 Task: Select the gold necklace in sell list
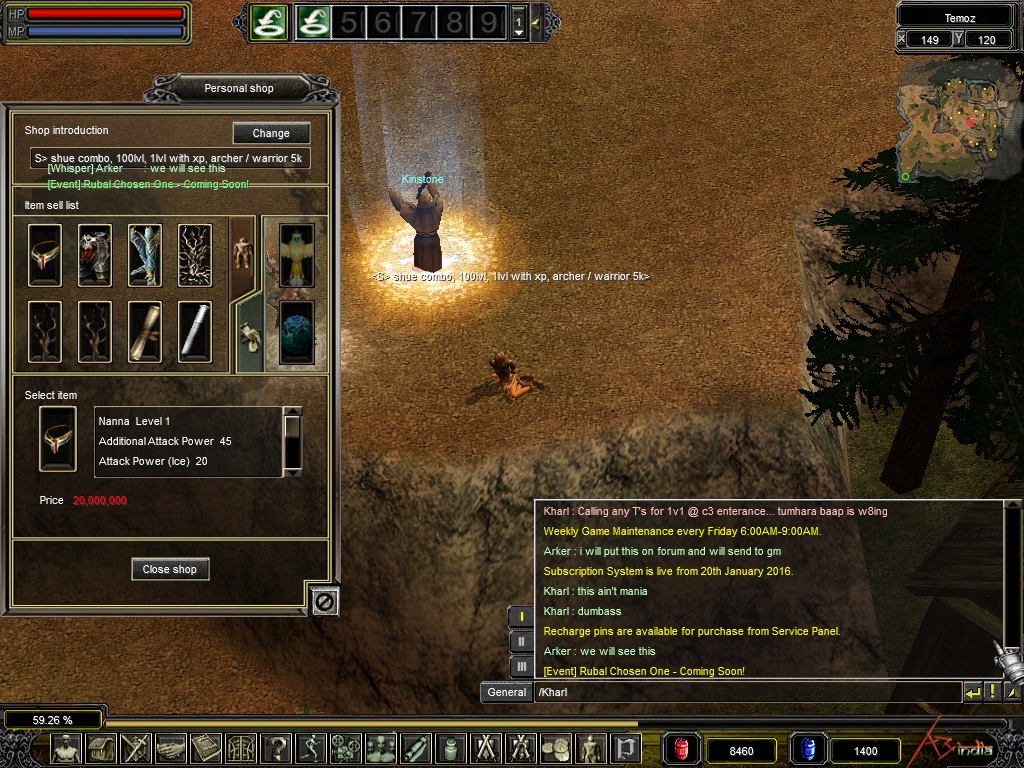[x=45, y=255]
